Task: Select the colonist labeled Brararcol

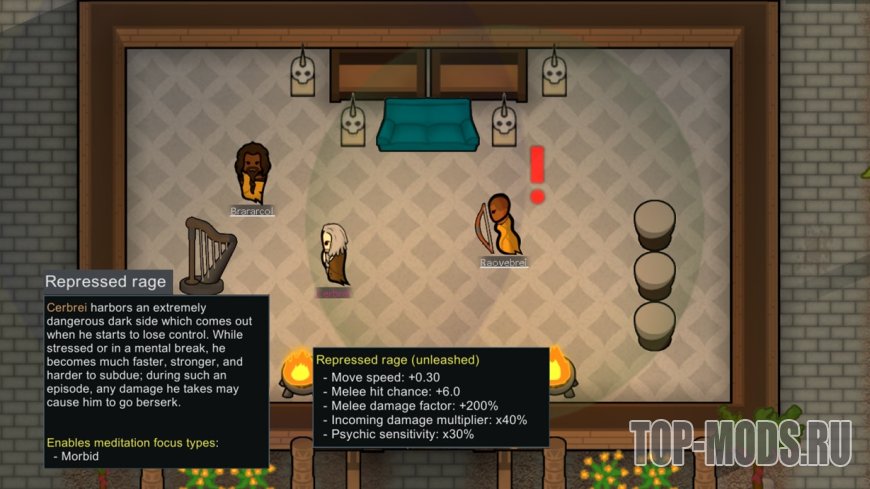Action: click(x=251, y=175)
